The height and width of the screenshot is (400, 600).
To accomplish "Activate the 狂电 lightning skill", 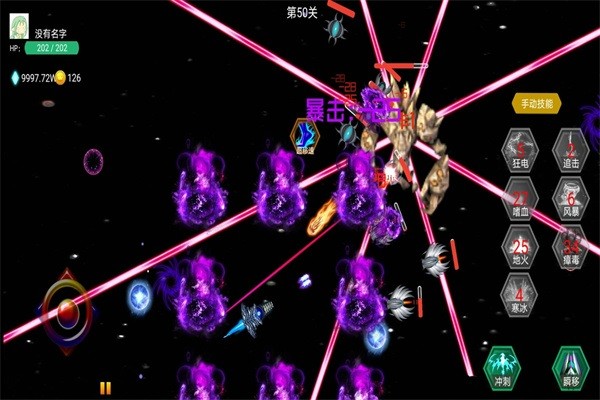I will coord(519,146).
